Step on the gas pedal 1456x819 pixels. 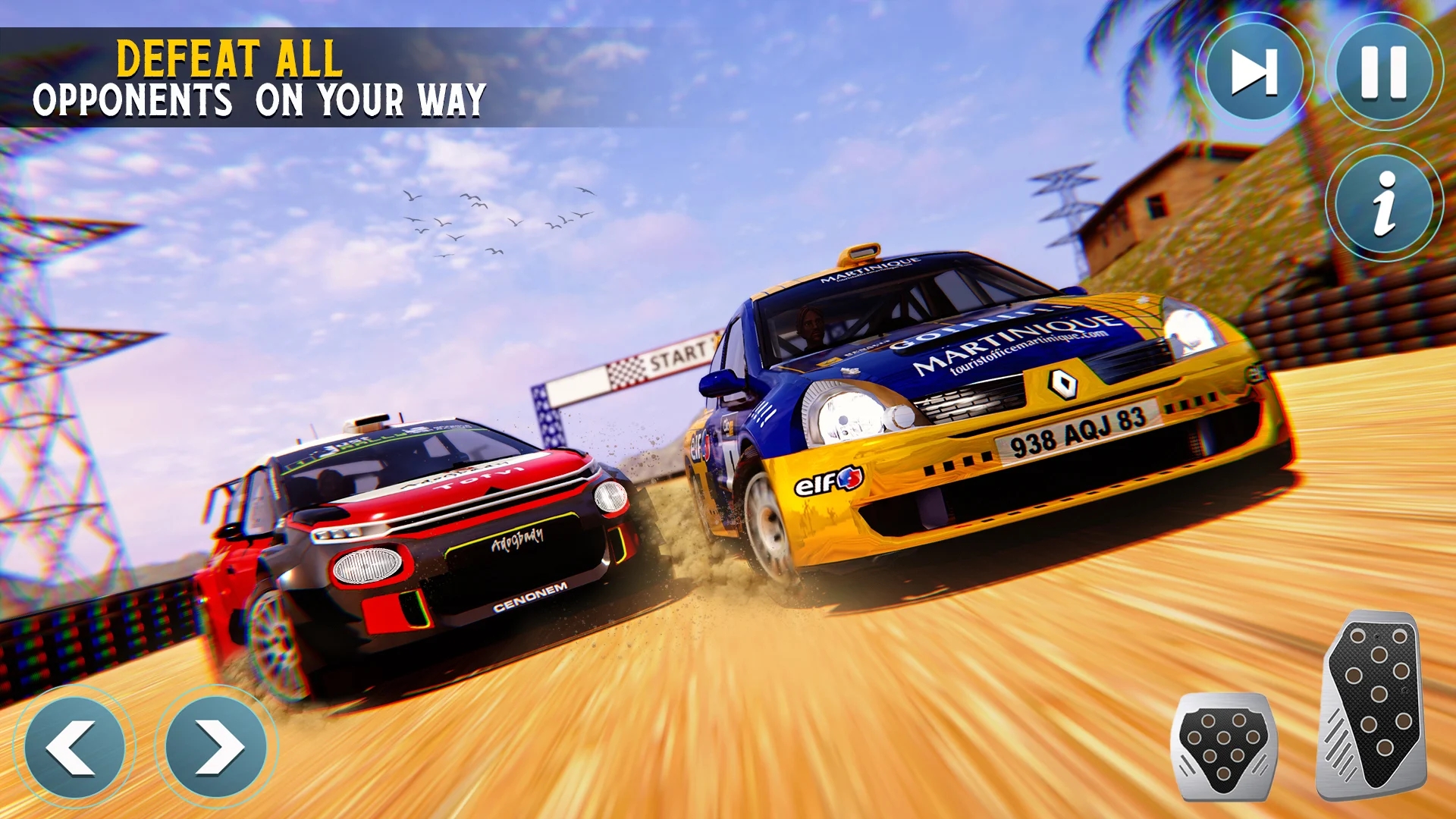pos(1374,705)
